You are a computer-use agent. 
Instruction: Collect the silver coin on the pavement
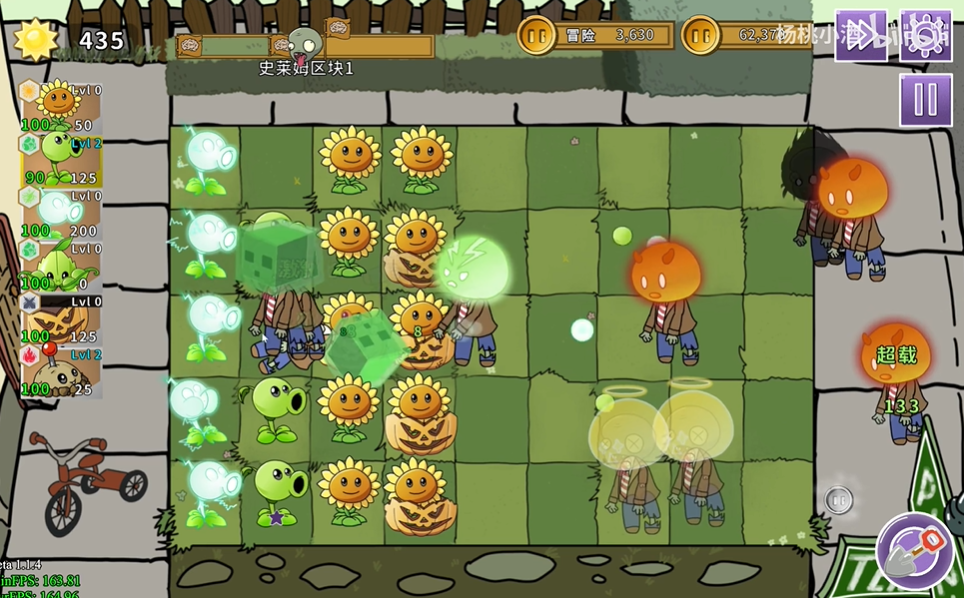pos(838,500)
